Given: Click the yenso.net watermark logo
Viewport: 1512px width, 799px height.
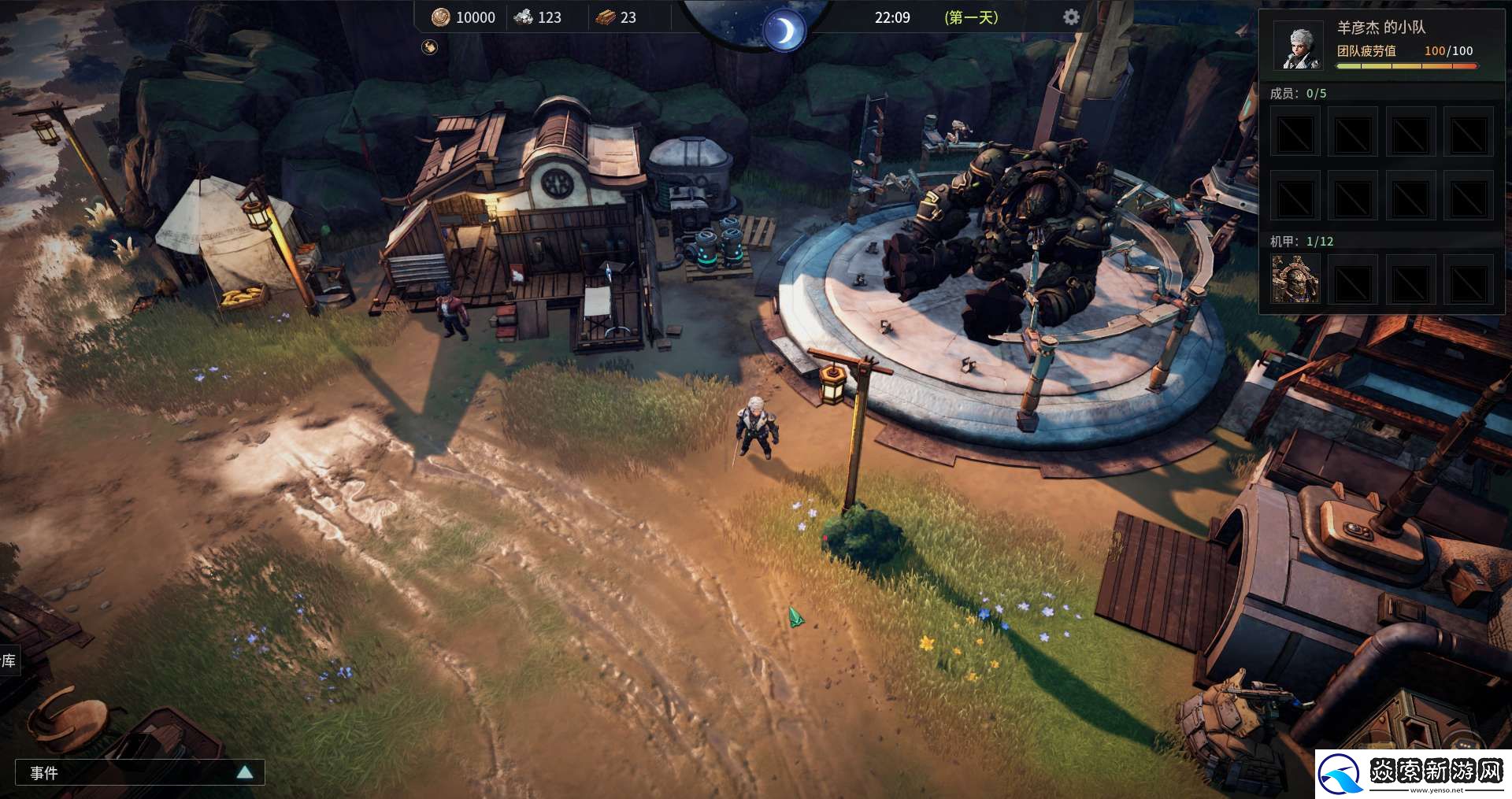Looking at the screenshot, I should 1413,772.
